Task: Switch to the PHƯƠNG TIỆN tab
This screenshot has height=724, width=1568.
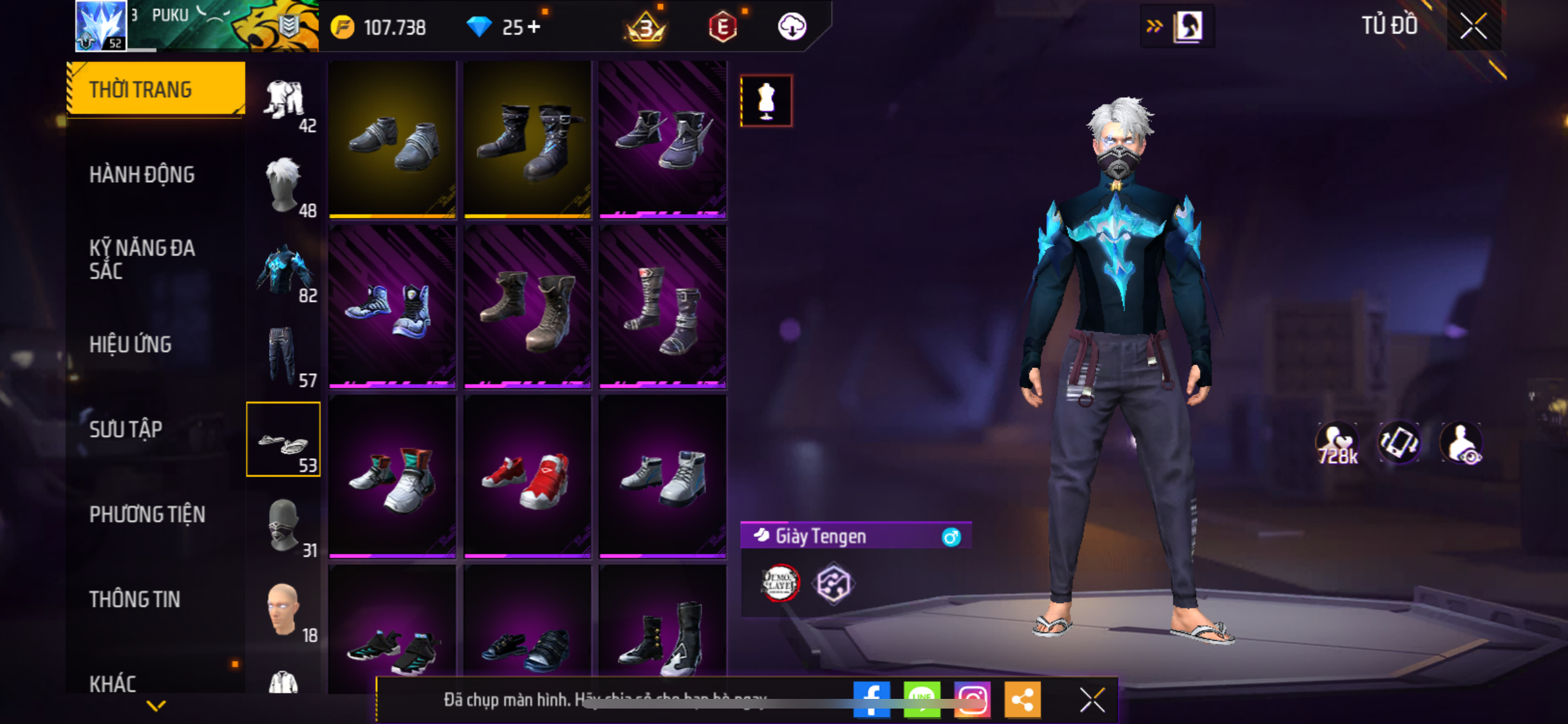Action: [x=147, y=514]
